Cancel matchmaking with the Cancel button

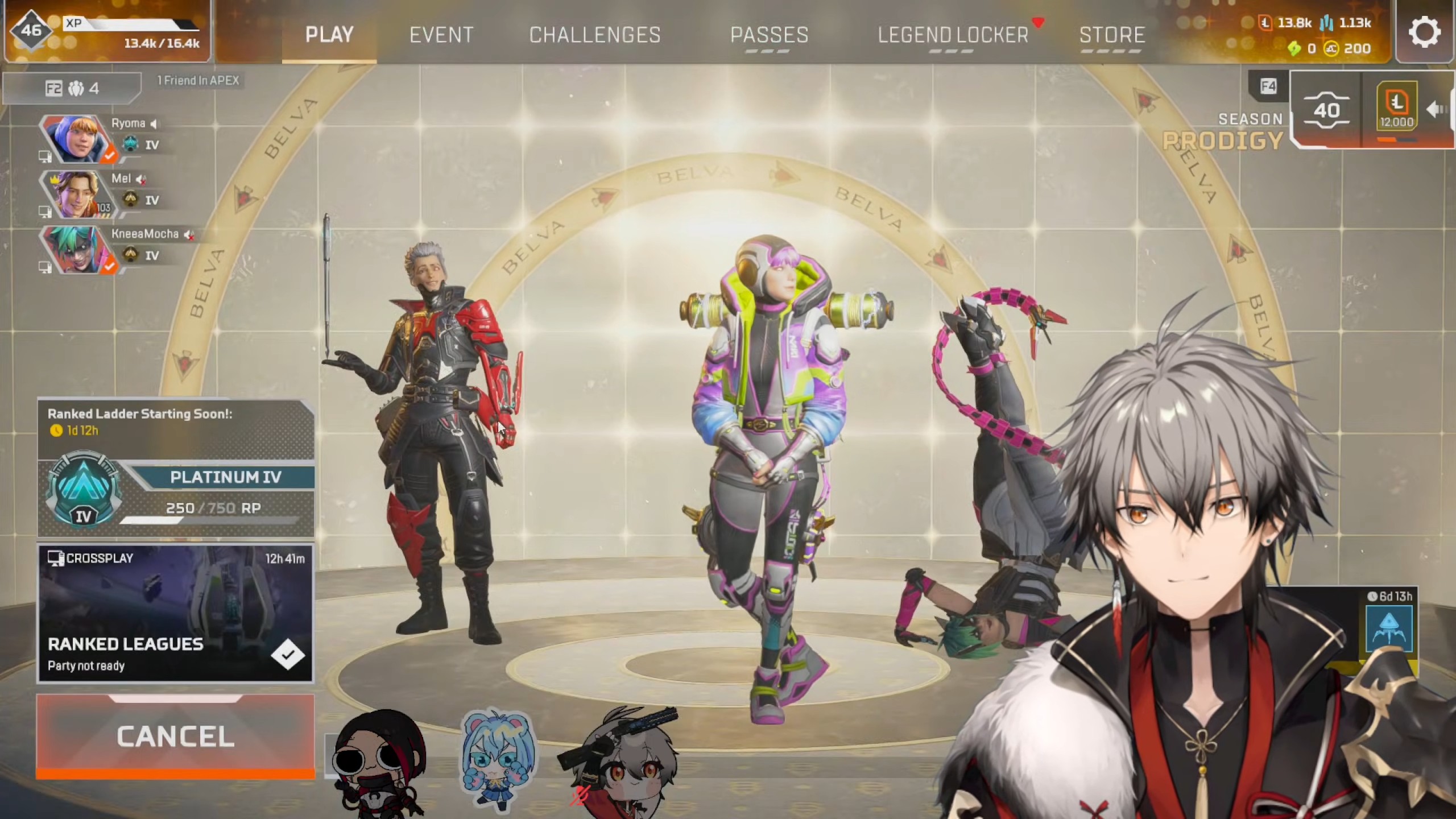(175, 737)
